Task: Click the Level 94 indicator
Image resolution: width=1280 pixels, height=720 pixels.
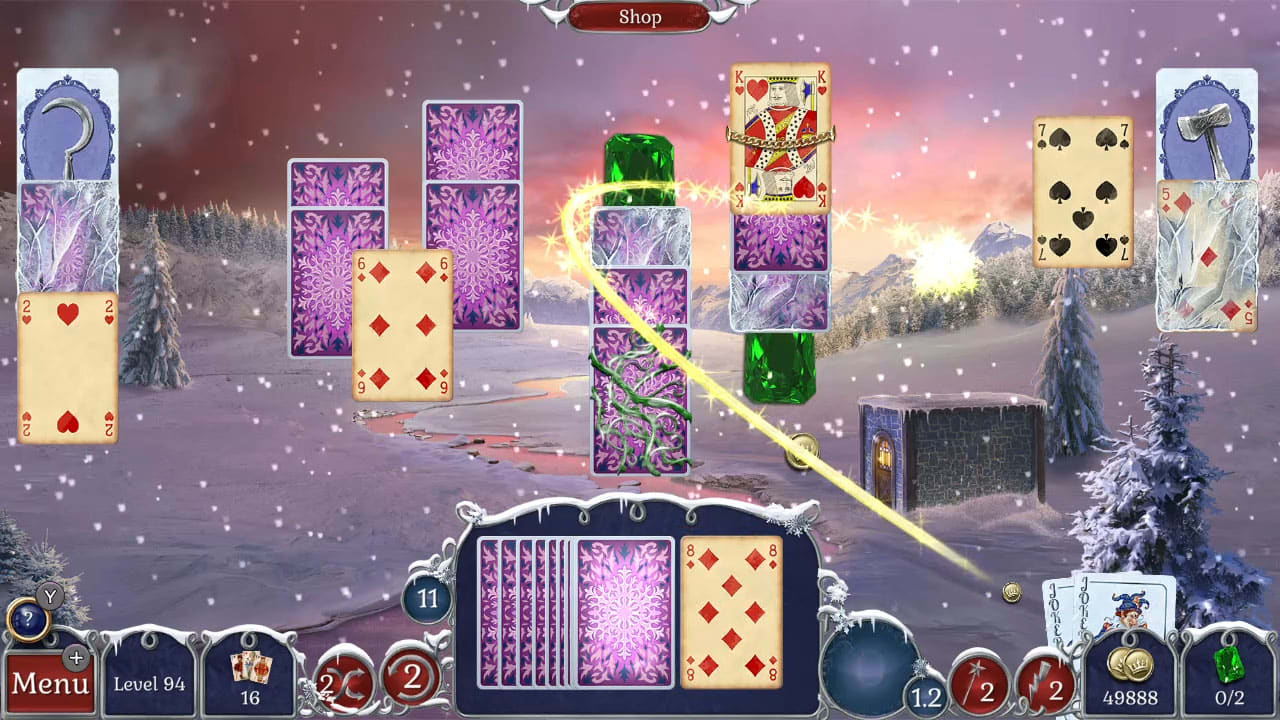Action: point(148,685)
